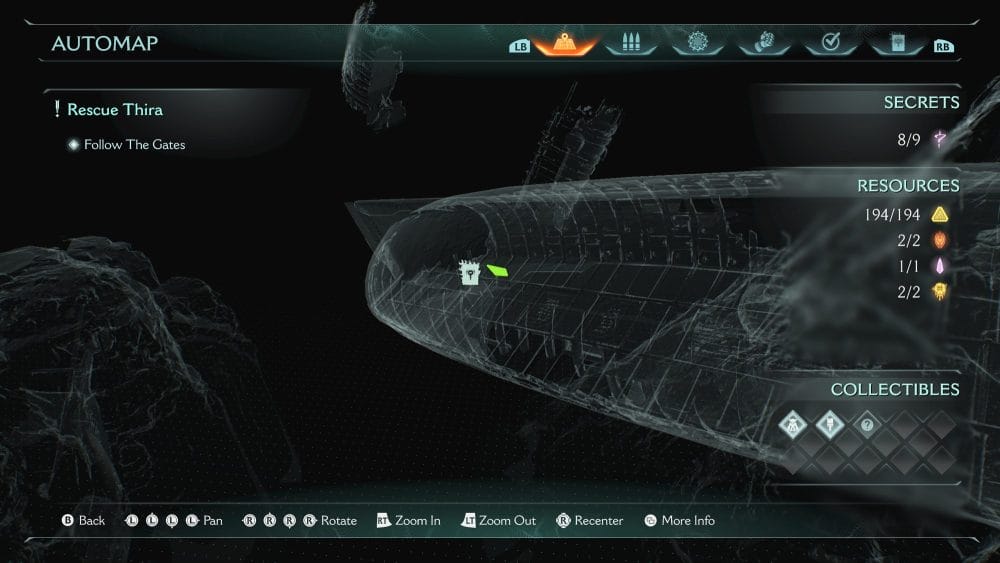Image resolution: width=1000 pixels, height=563 pixels.
Task: Select the Automap tab with map icon
Action: 565,44
